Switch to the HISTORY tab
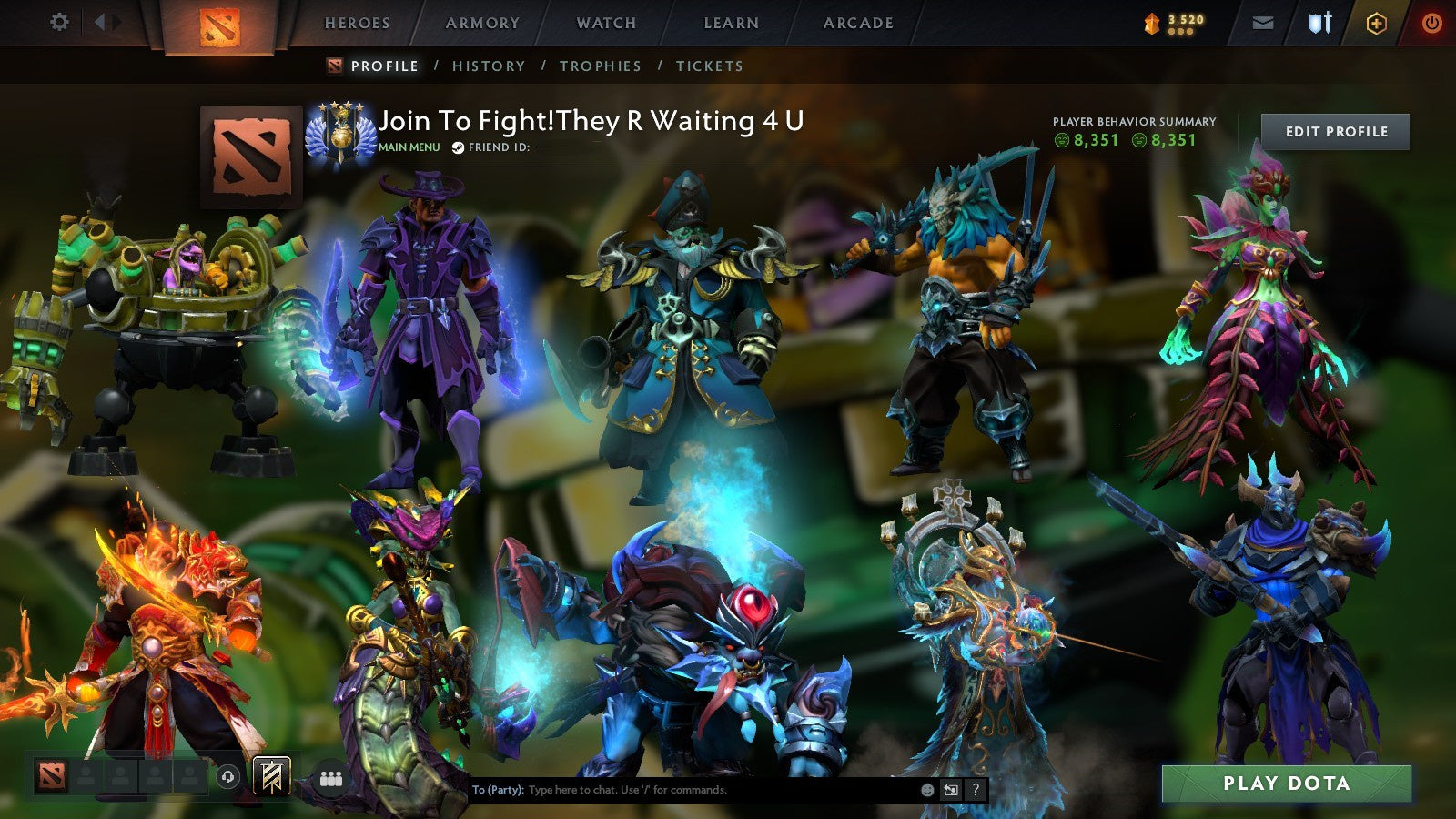 [490, 66]
